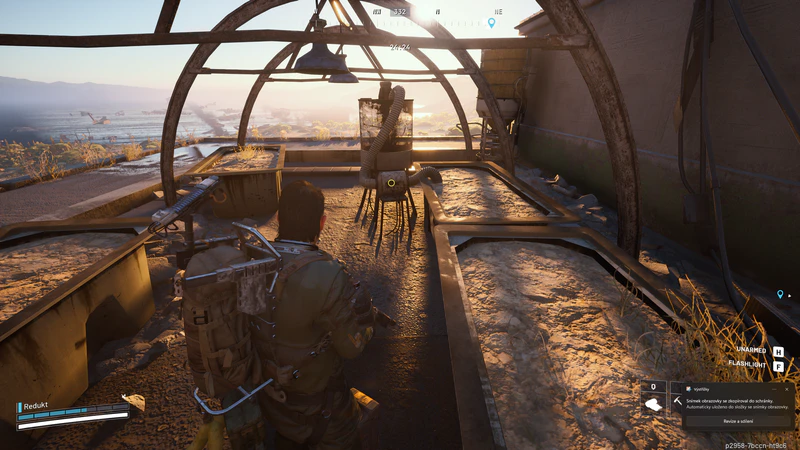Select the pickaxe tool slot

pyautogui.click(x=677, y=401)
